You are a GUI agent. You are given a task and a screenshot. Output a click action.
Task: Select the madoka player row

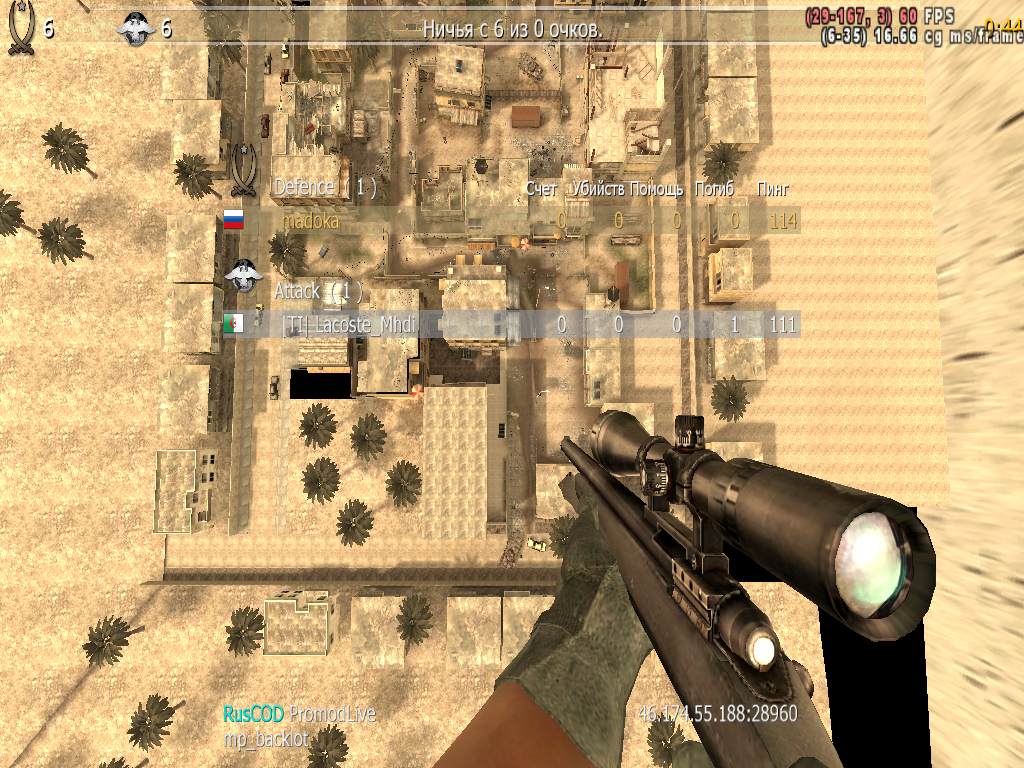(311, 221)
